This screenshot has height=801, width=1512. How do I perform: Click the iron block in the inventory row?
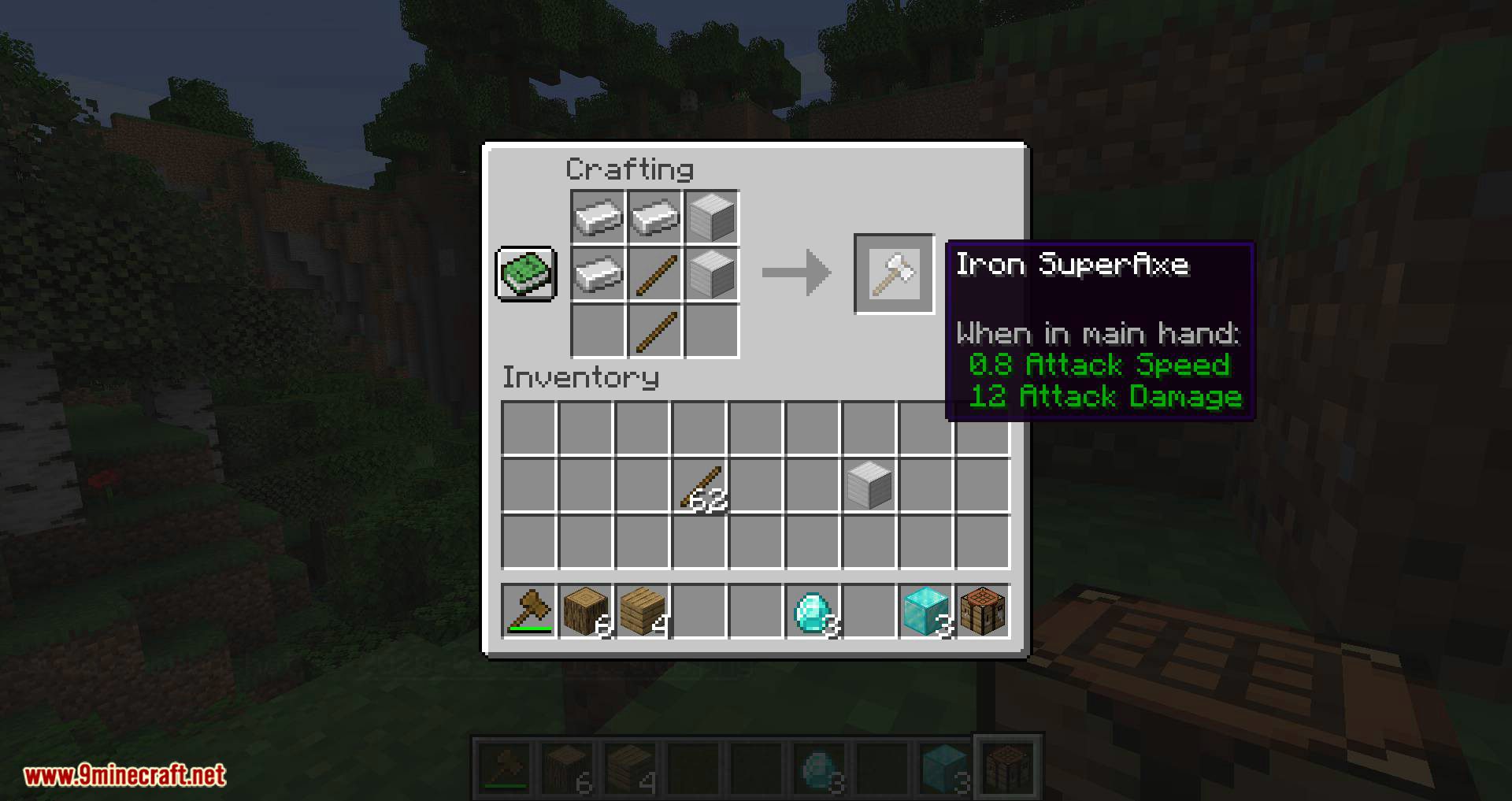pyautogui.click(x=869, y=484)
